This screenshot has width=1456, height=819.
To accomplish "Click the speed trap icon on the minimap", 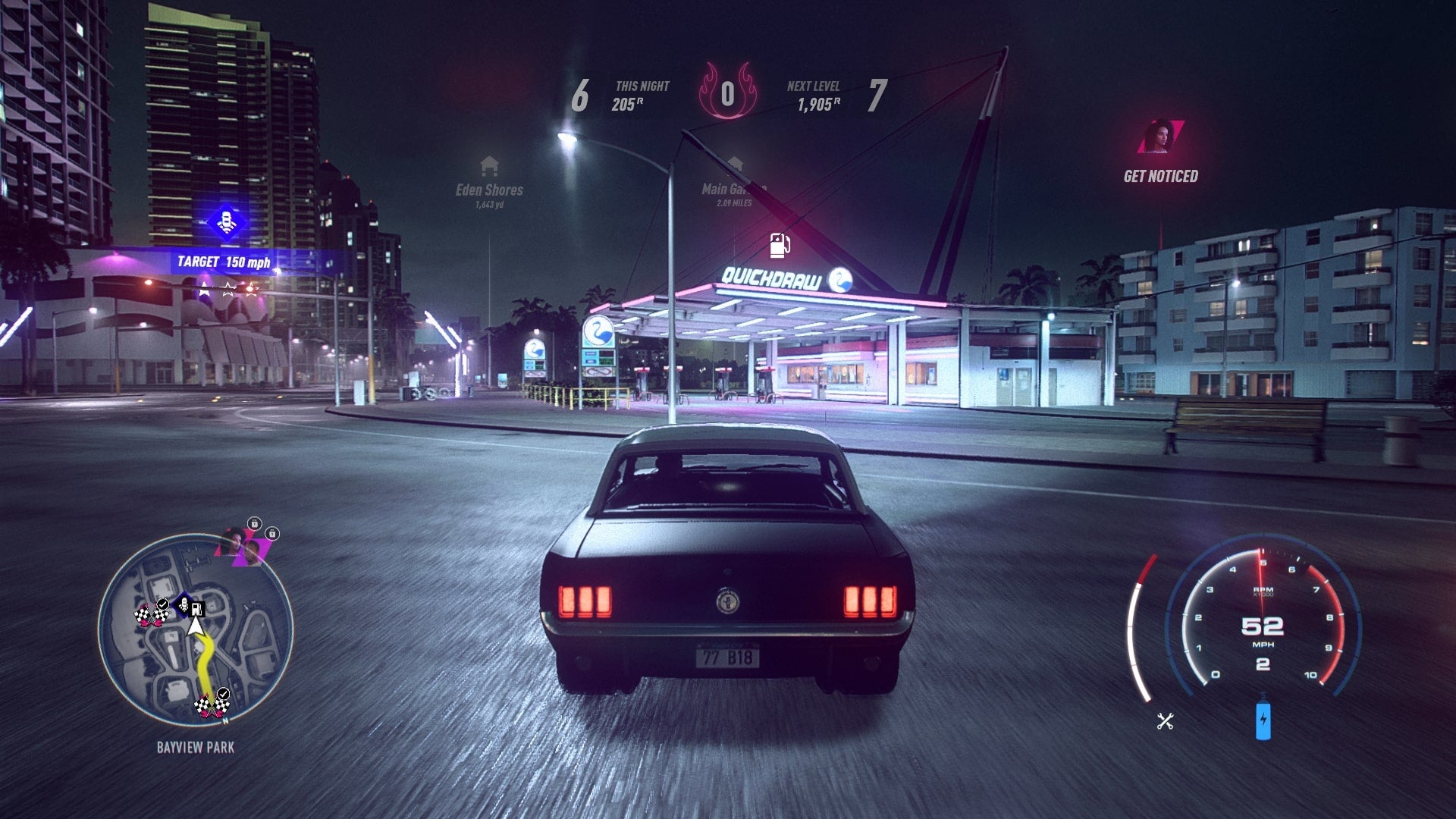I will coord(184,604).
